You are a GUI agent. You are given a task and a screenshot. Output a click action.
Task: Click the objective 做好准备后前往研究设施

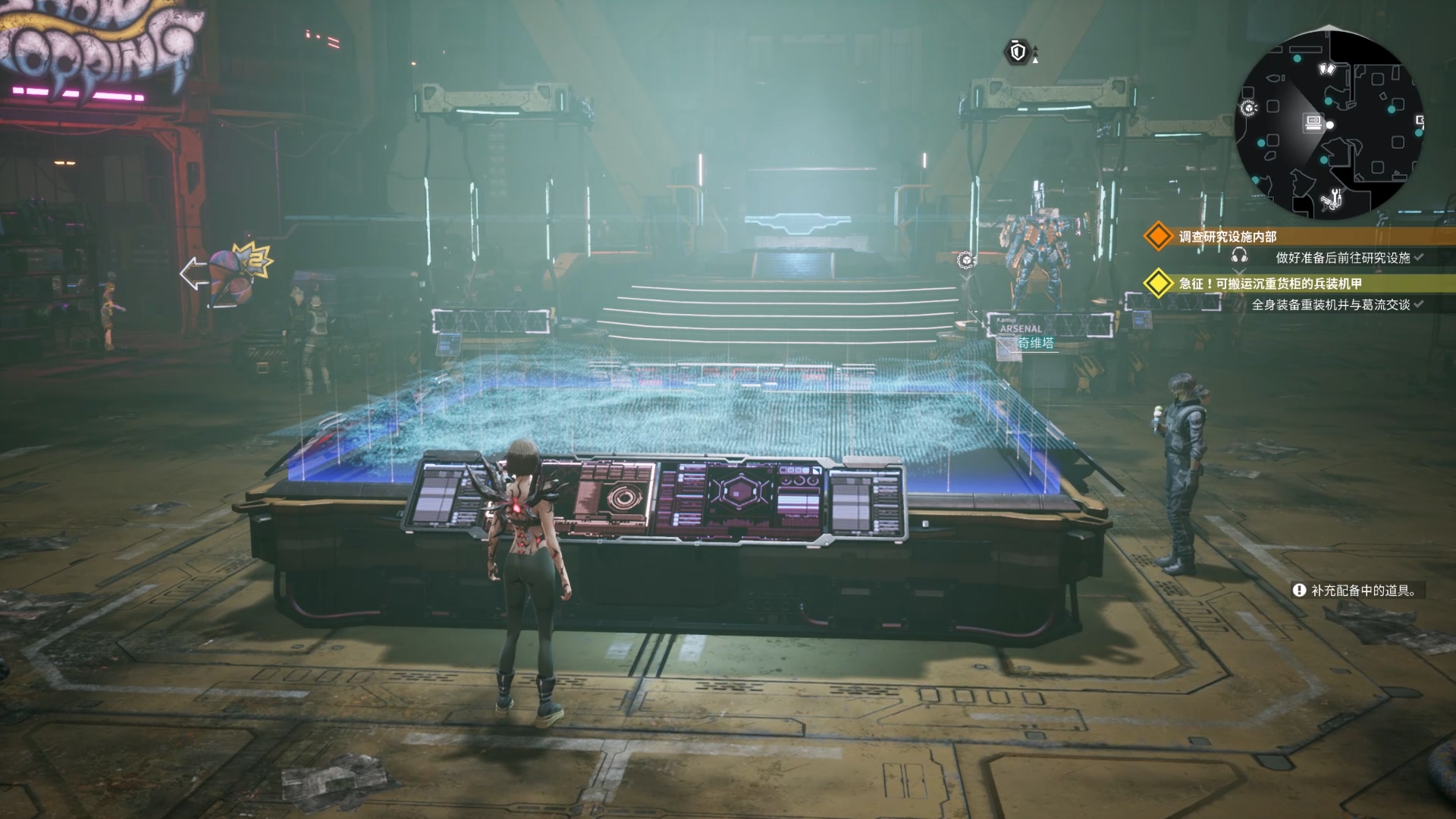pyautogui.click(x=1342, y=258)
